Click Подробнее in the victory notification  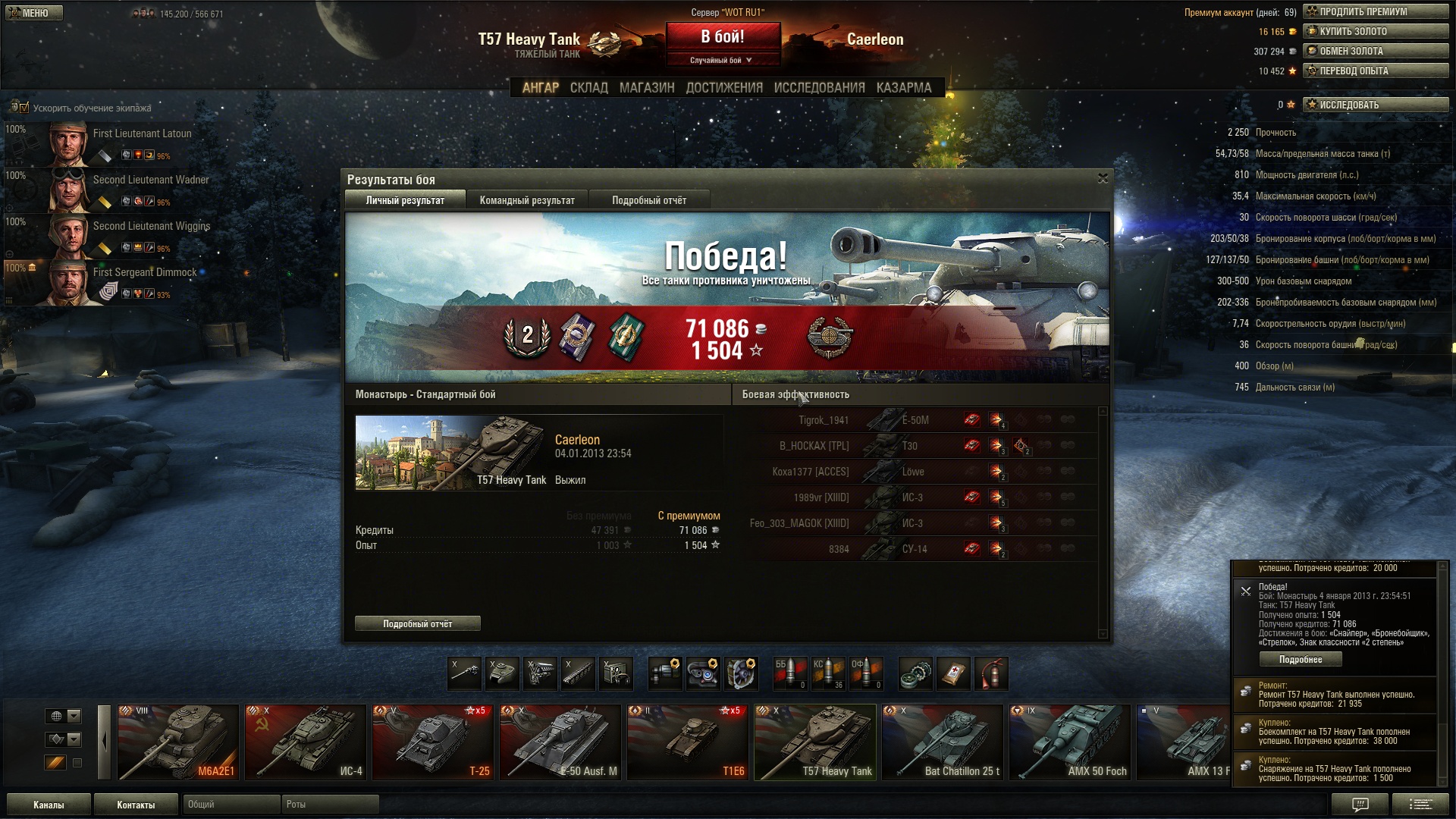(x=1301, y=659)
